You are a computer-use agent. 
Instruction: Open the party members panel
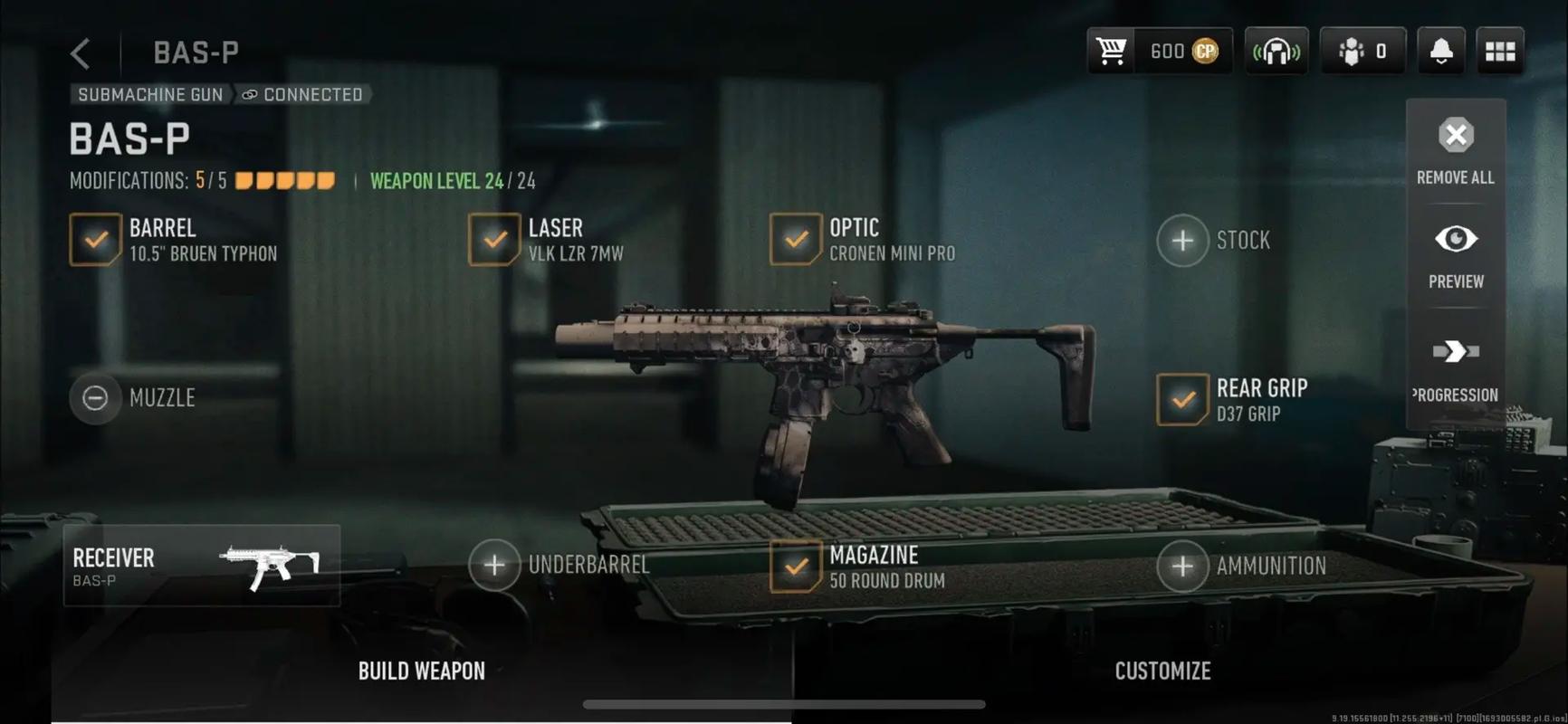(x=1362, y=52)
